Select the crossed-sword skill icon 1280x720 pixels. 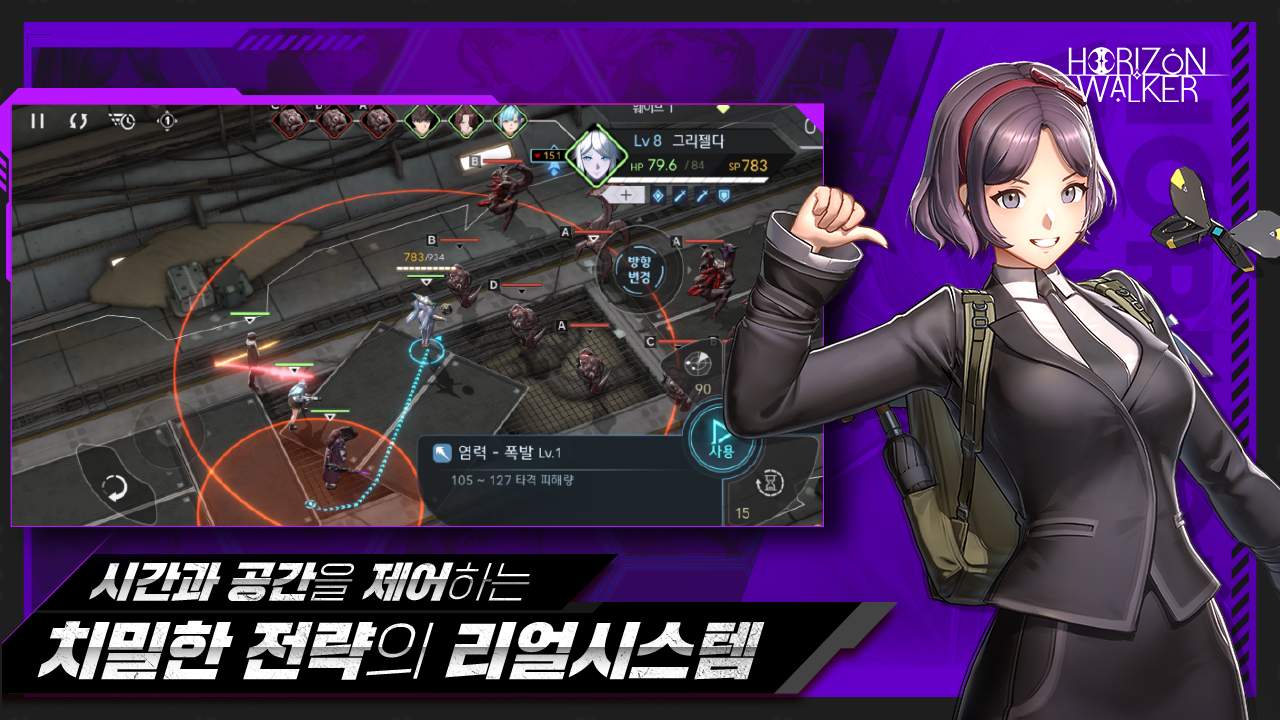coord(679,196)
